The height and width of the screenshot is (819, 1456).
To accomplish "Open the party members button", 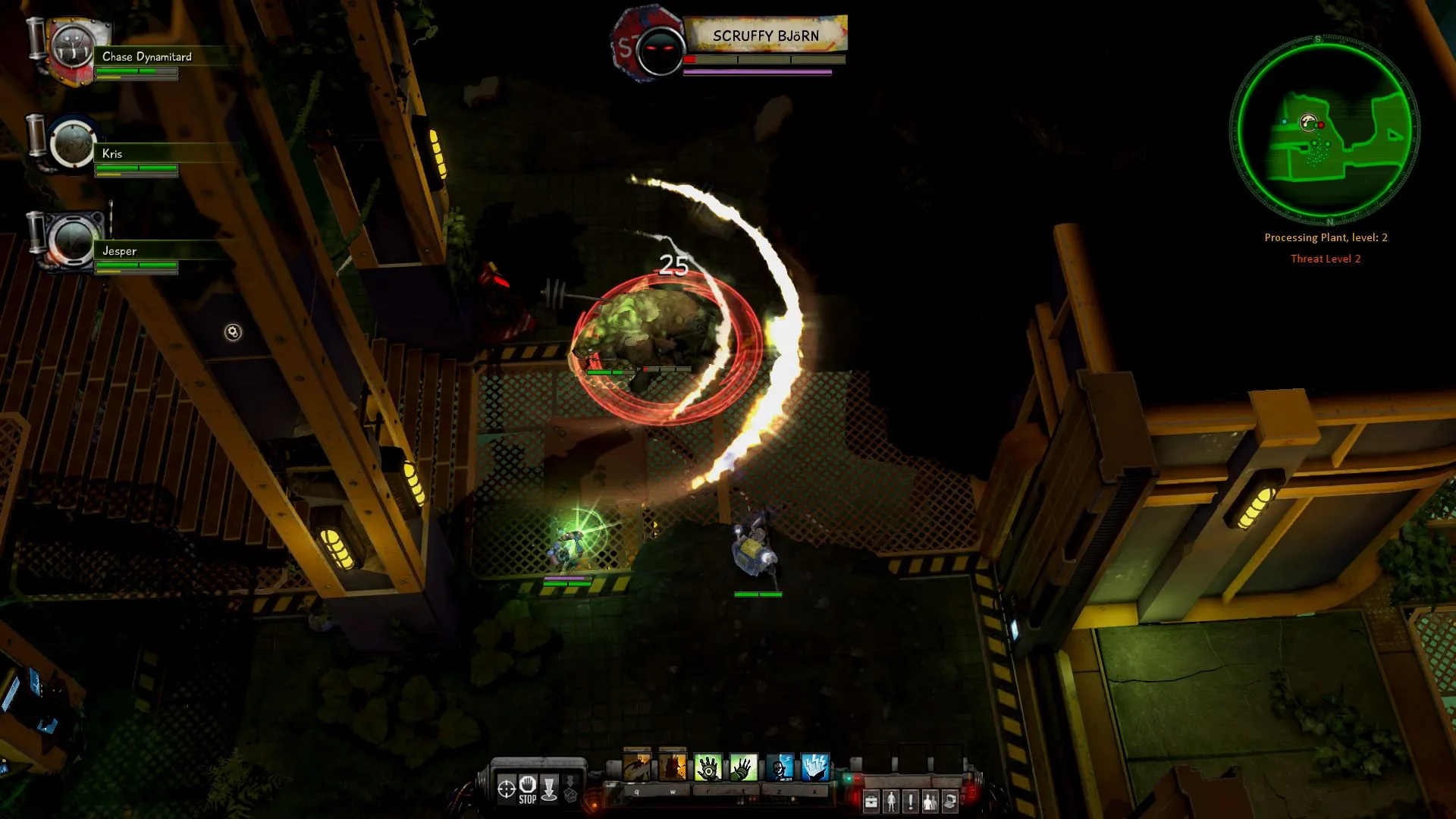I will [930, 801].
